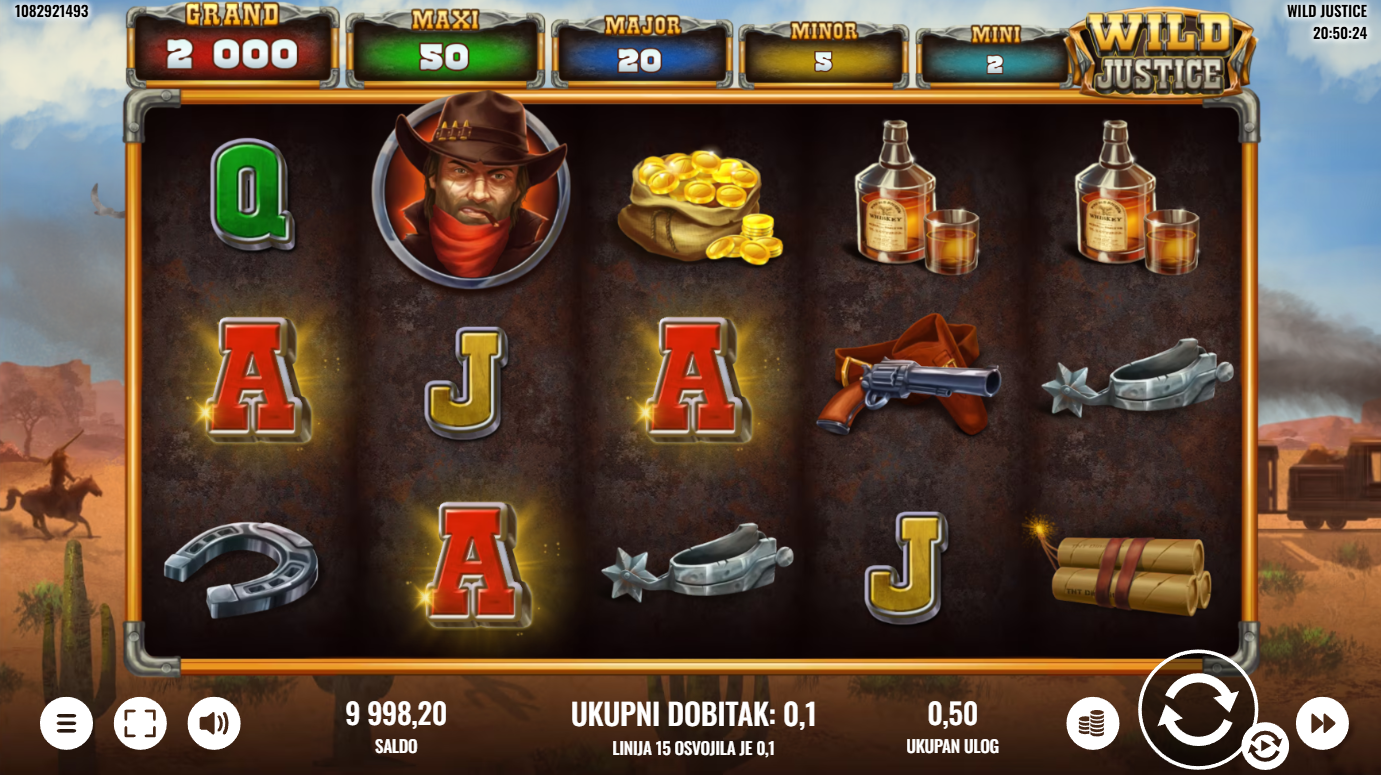Open the coin stack bet settings
The height and width of the screenshot is (775, 1381).
(1092, 723)
